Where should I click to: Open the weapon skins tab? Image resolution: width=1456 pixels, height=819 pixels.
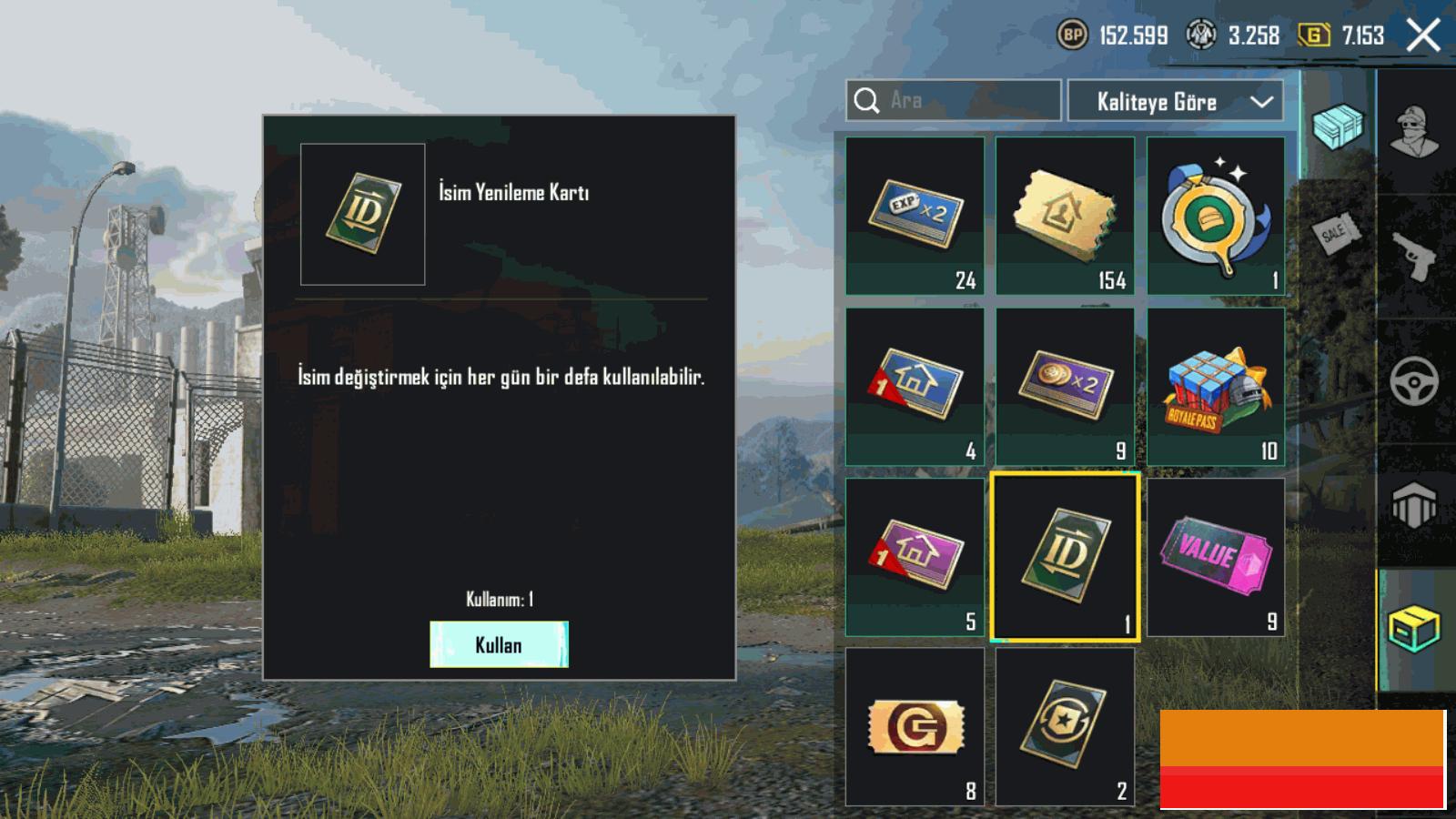coord(1414,257)
